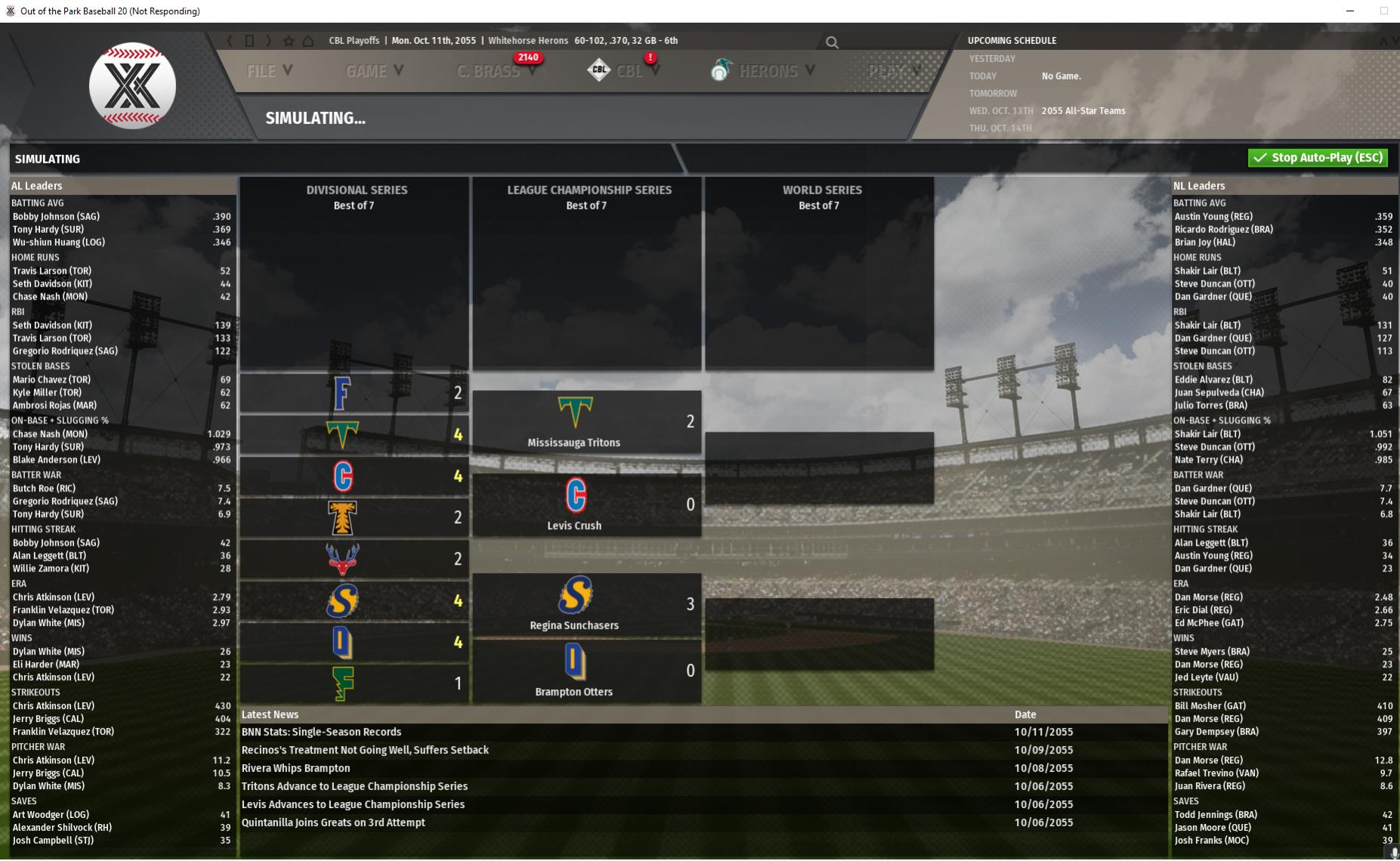Open the PLAY menu

pos(893,71)
